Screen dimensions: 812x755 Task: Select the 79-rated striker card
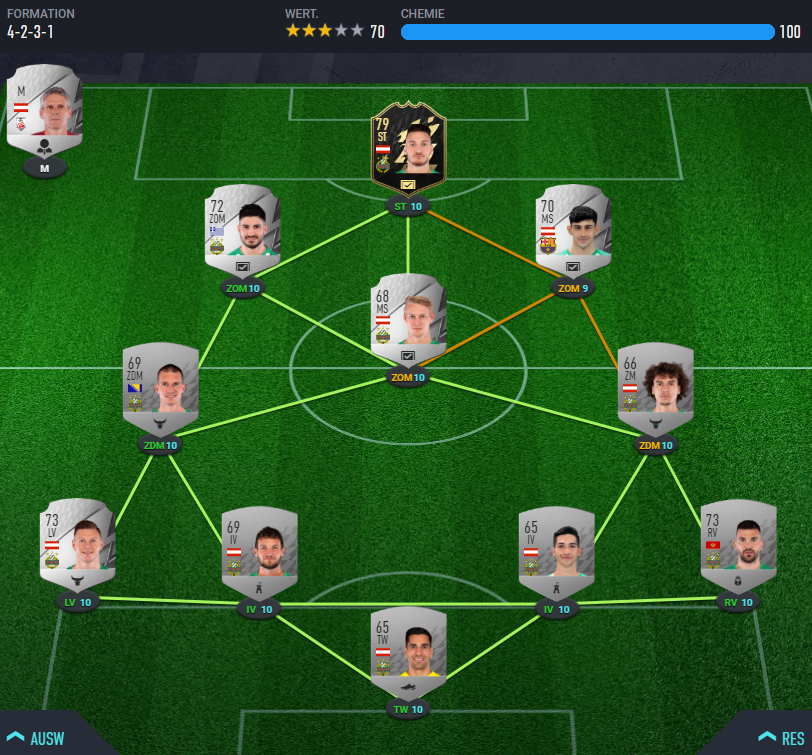[x=408, y=149]
